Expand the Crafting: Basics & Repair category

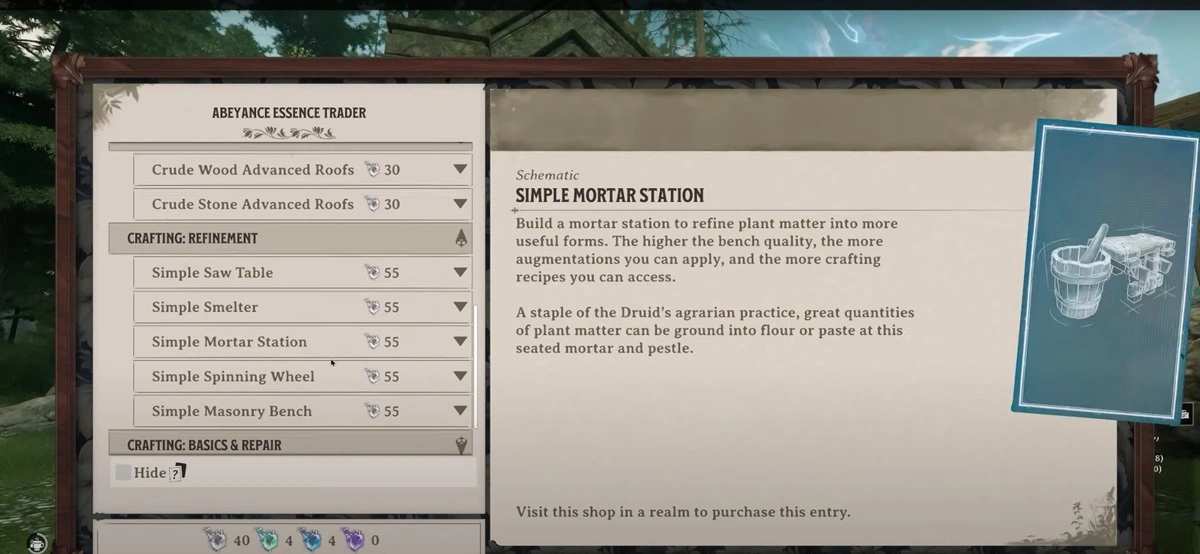point(461,445)
